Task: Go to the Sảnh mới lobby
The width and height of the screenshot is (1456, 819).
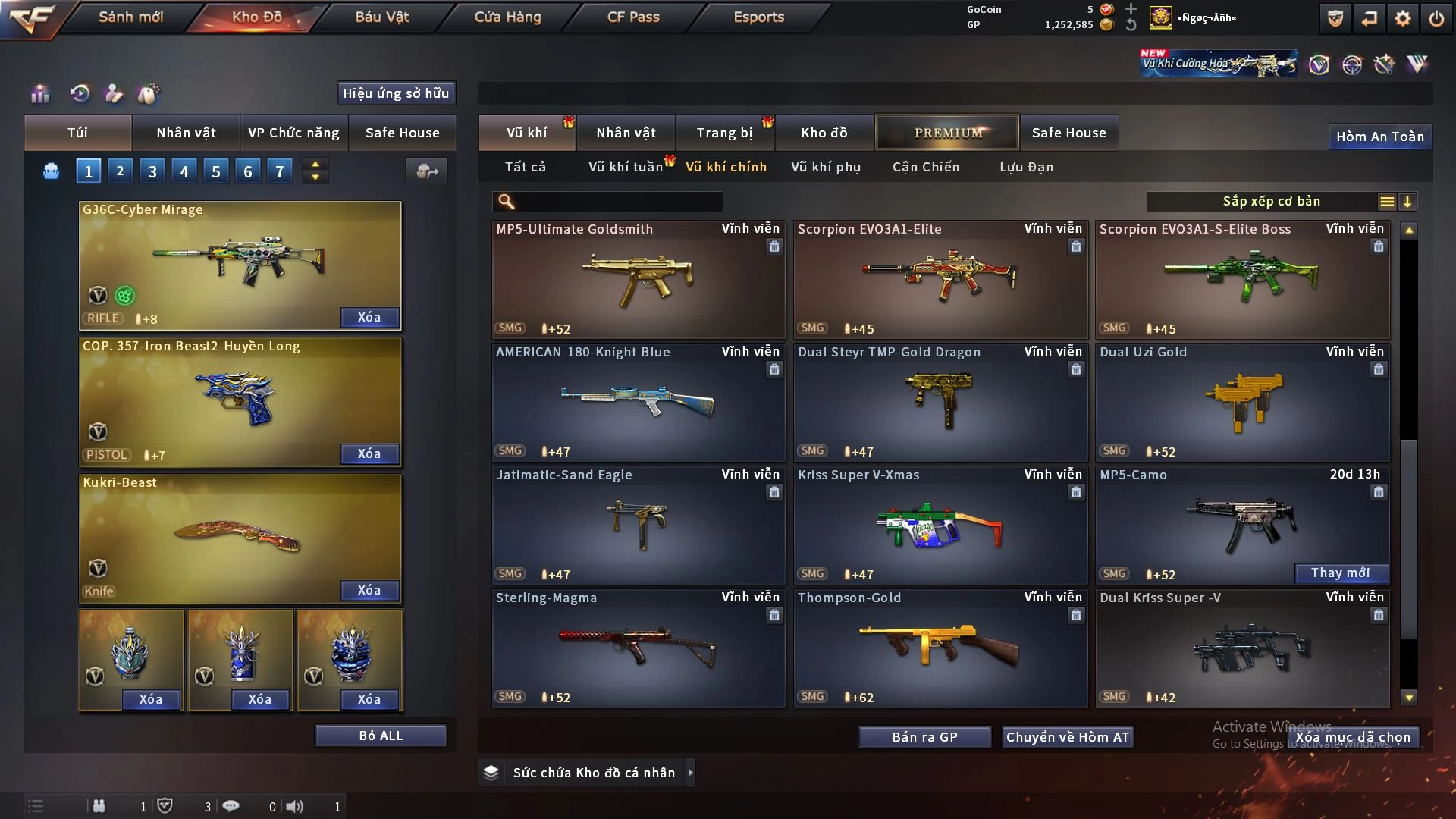Action: (130, 17)
